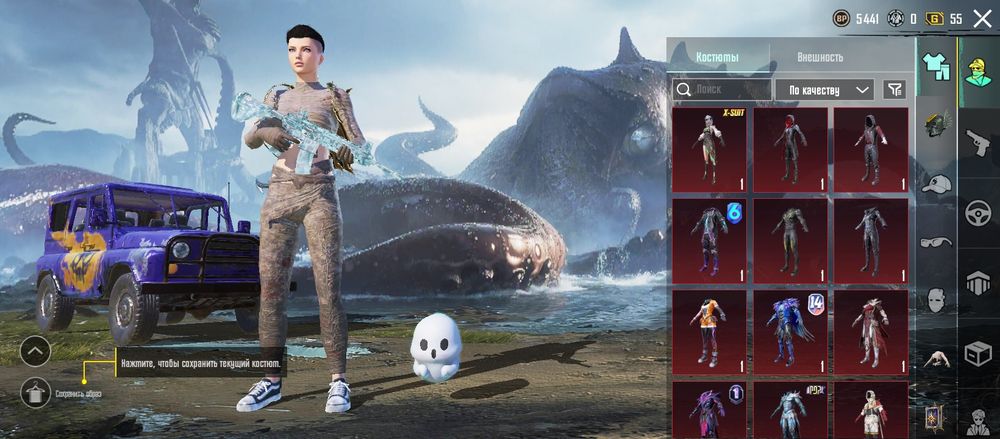Expand the round up-arrow button
The height and width of the screenshot is (439, 1000).
coord(35,351)
